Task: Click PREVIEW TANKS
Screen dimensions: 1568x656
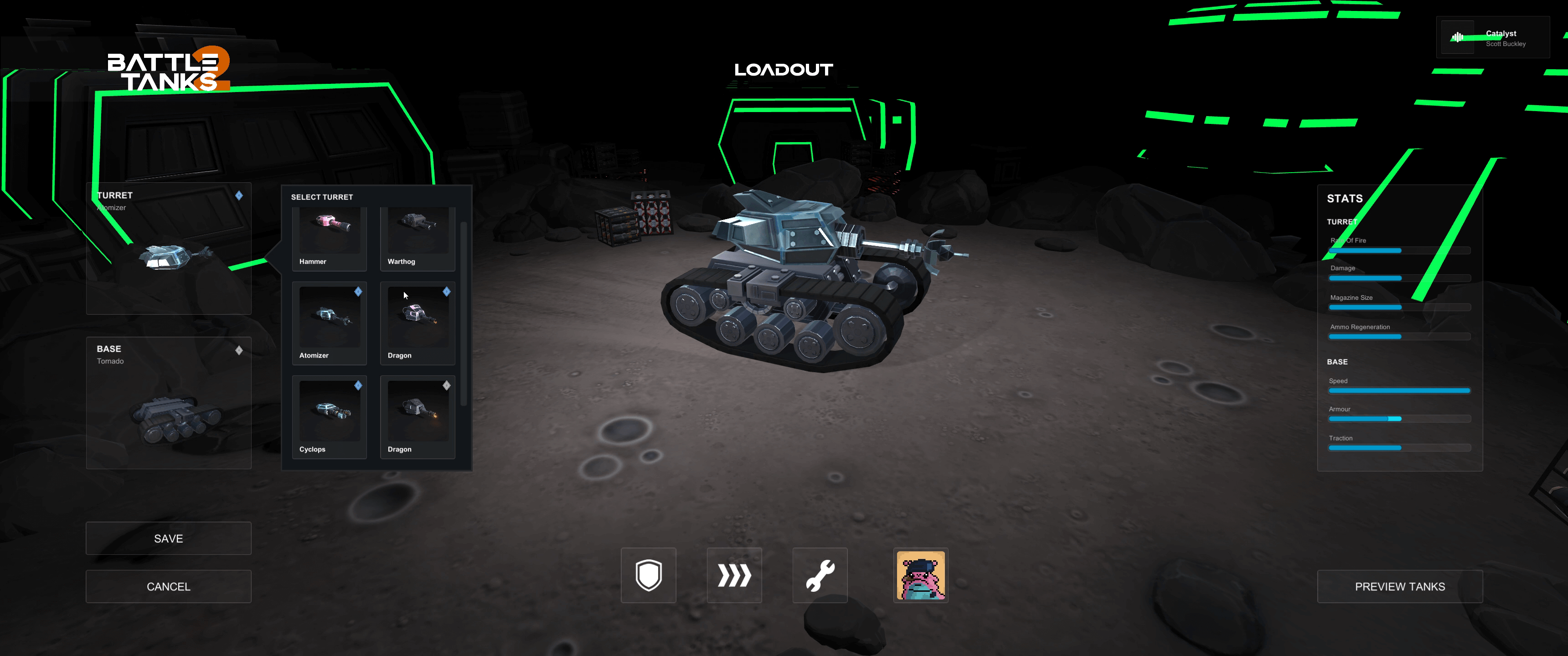Action: point(1399,586)
